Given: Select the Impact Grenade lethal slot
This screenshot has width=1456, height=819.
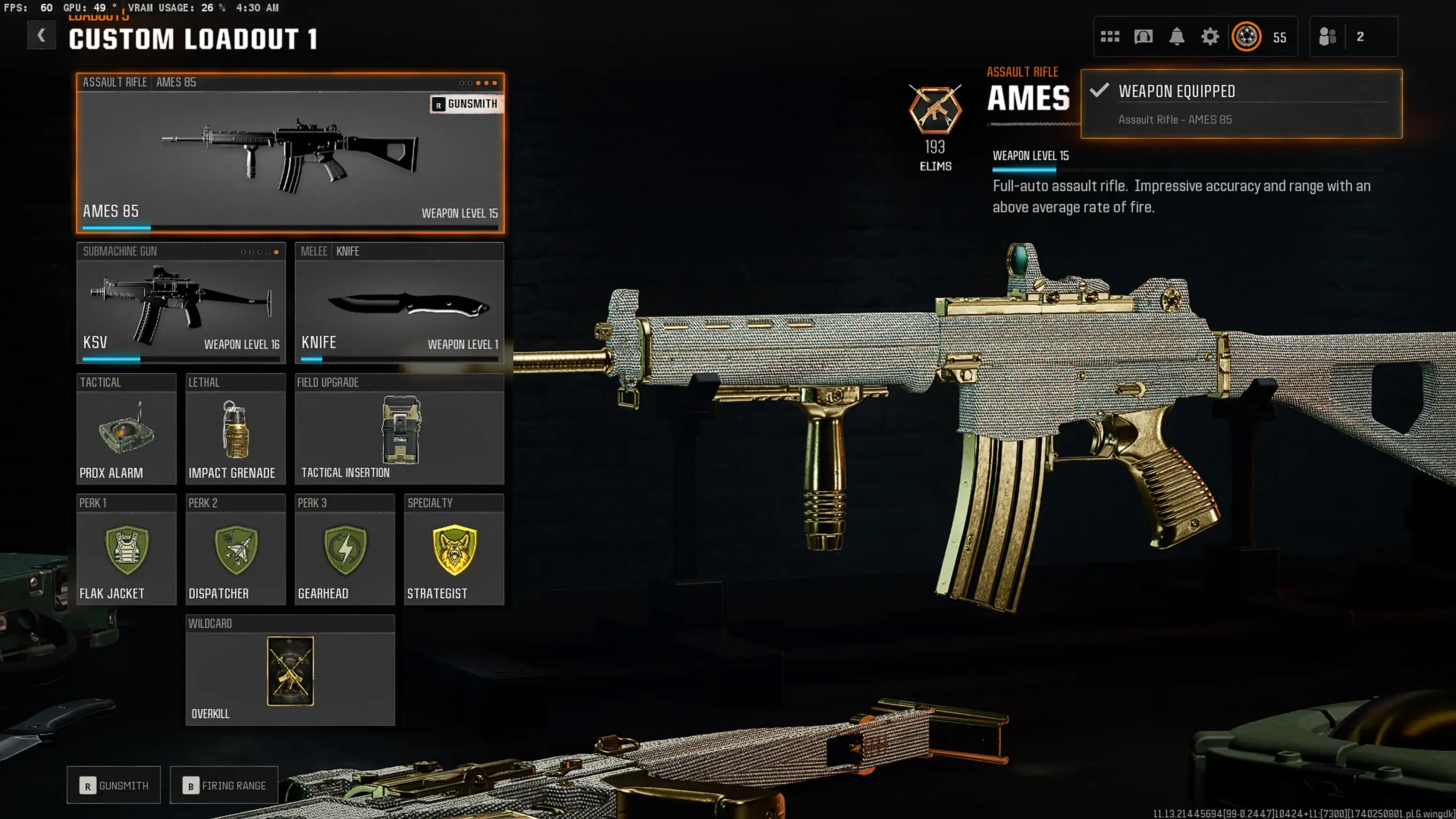Looking at the screenshot, I should (x=234, y=433).
